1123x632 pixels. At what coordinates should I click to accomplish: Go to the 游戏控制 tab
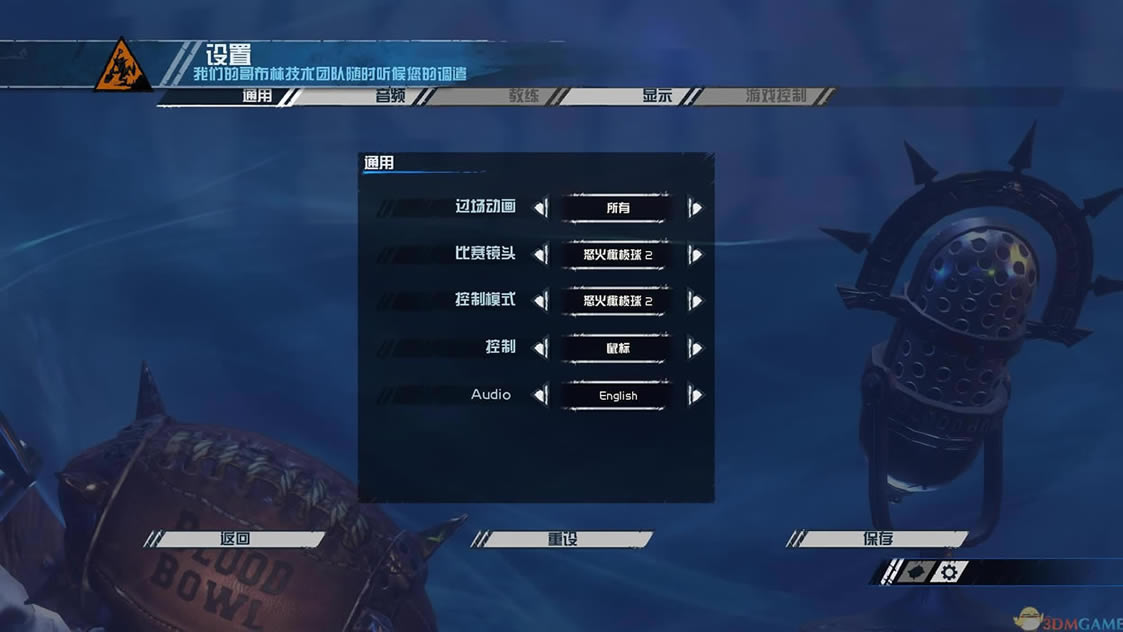click(776, 96)
